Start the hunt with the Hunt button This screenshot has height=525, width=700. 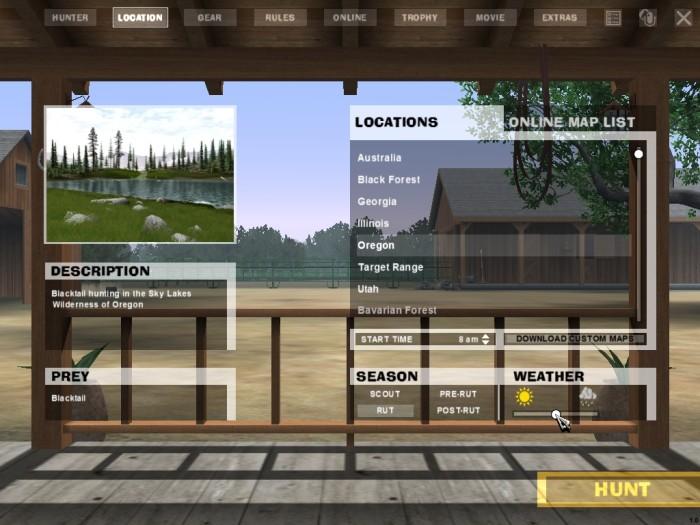point(621,490)
